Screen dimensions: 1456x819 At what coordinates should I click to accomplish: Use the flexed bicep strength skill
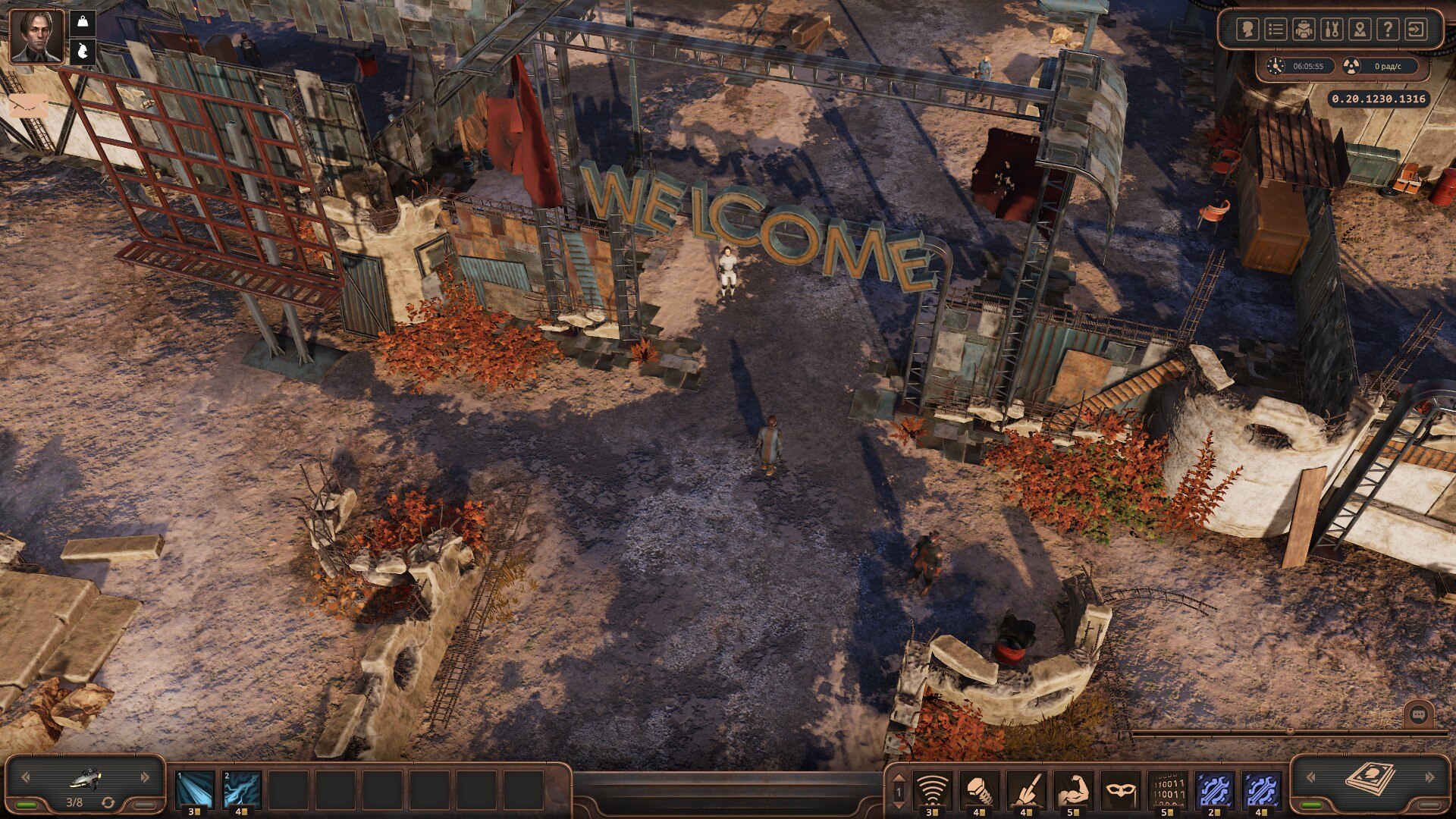tap(1073, 790)
